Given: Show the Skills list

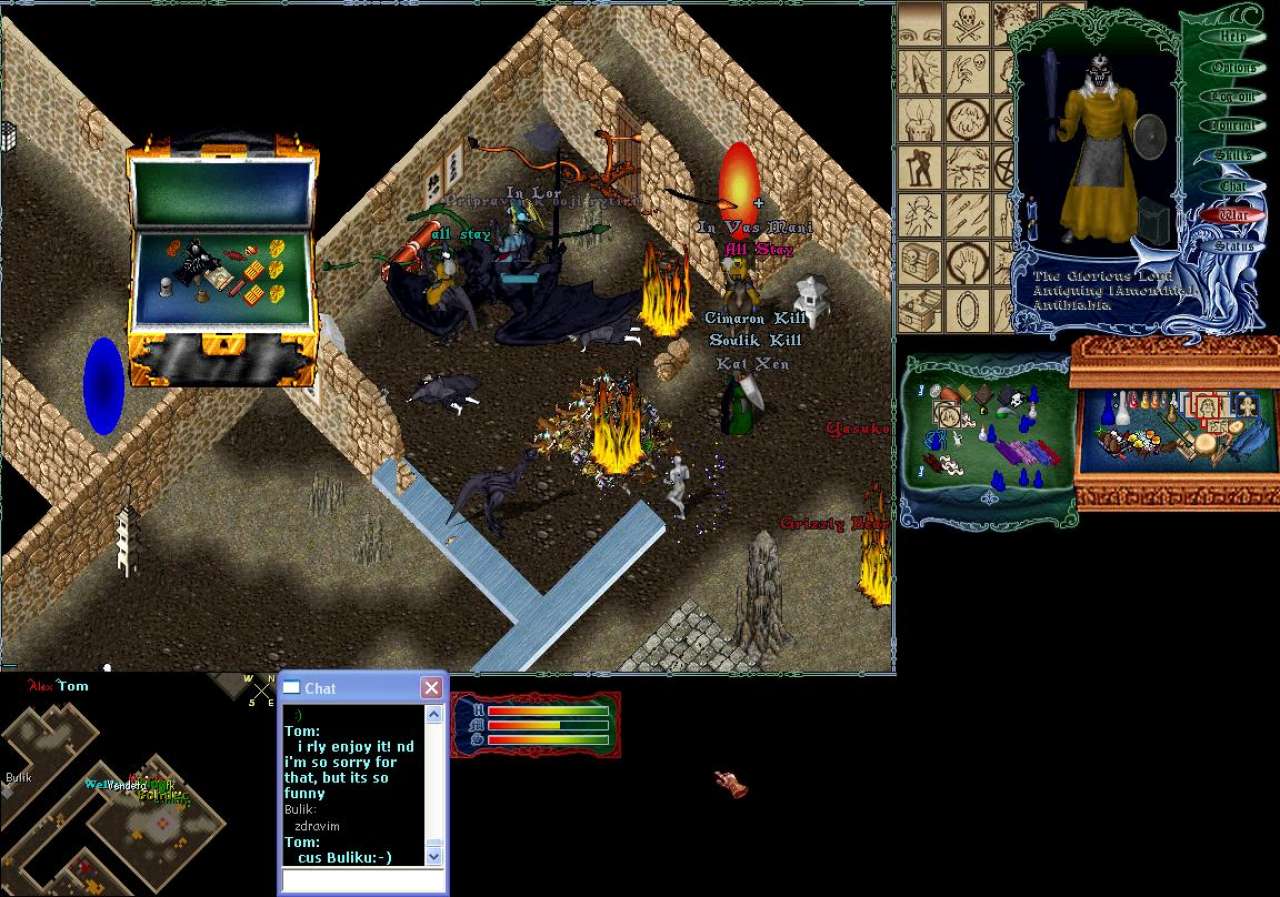Looking at the screenshot, I should (x=1233, y=156).
